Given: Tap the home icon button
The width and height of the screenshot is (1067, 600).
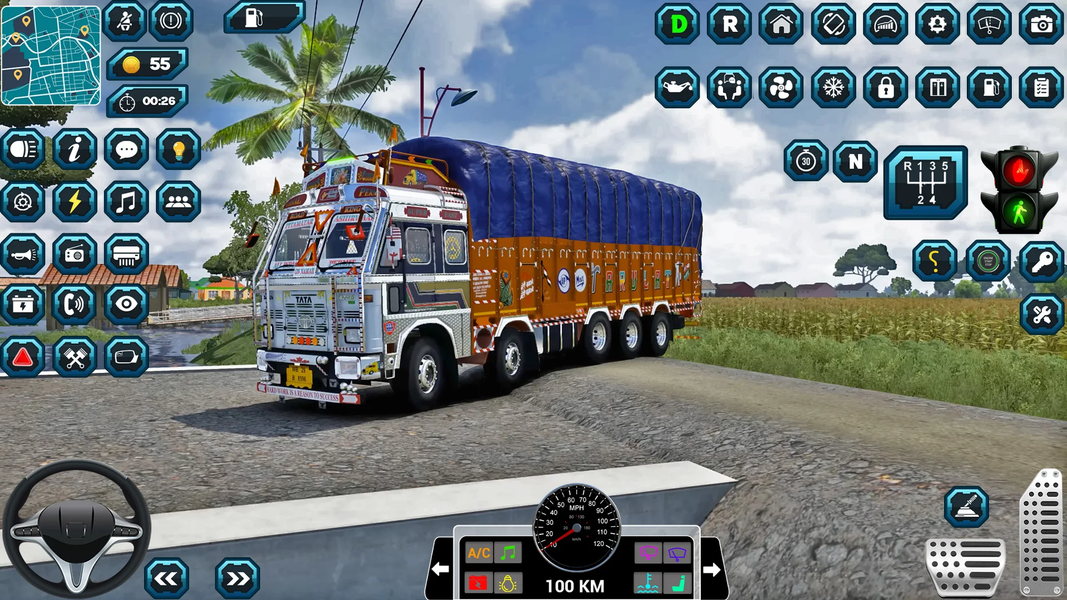Looking at the screenshot, I should 781,24.
